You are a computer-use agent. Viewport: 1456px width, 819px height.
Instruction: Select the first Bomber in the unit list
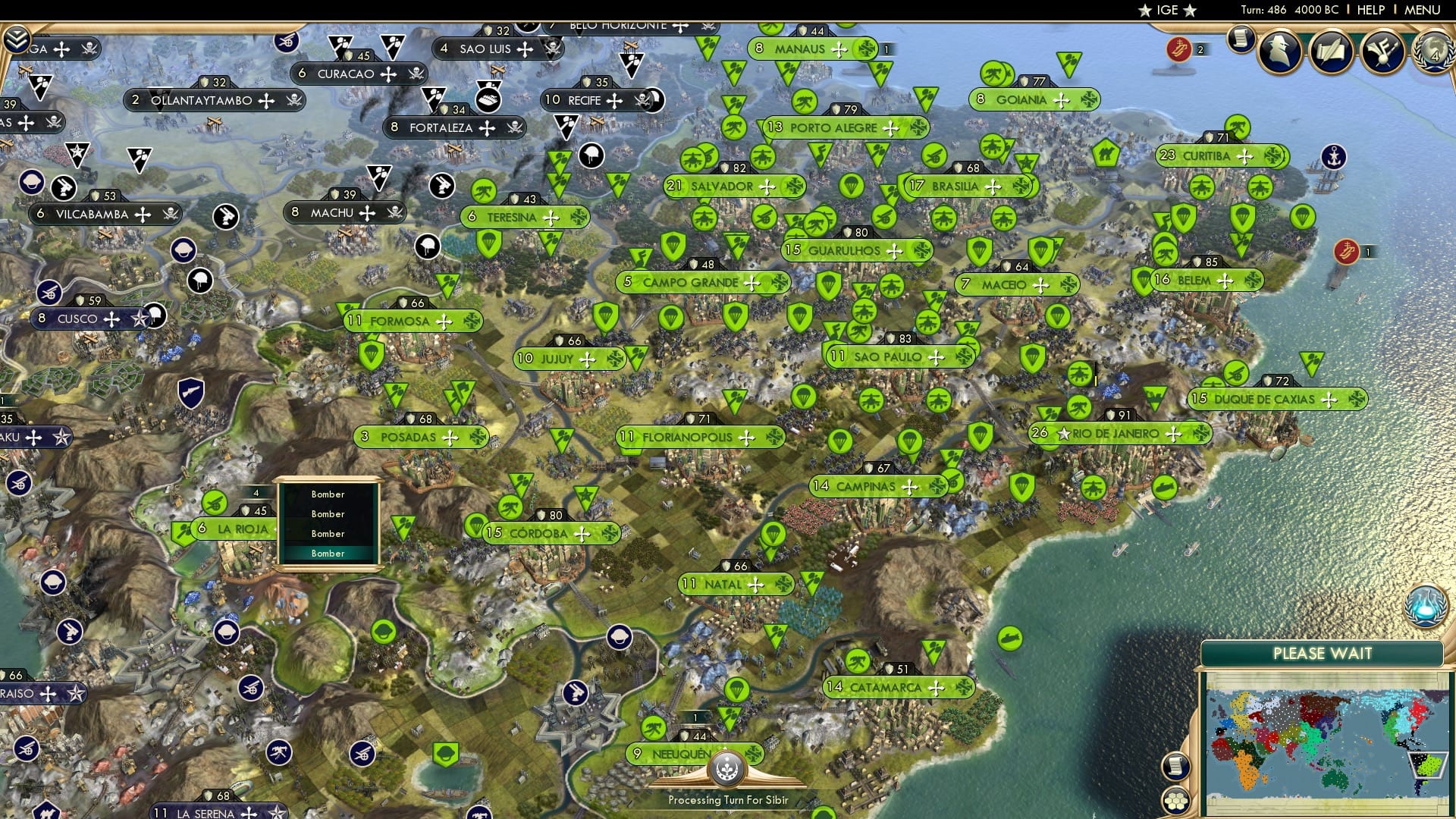click(328, 493)
